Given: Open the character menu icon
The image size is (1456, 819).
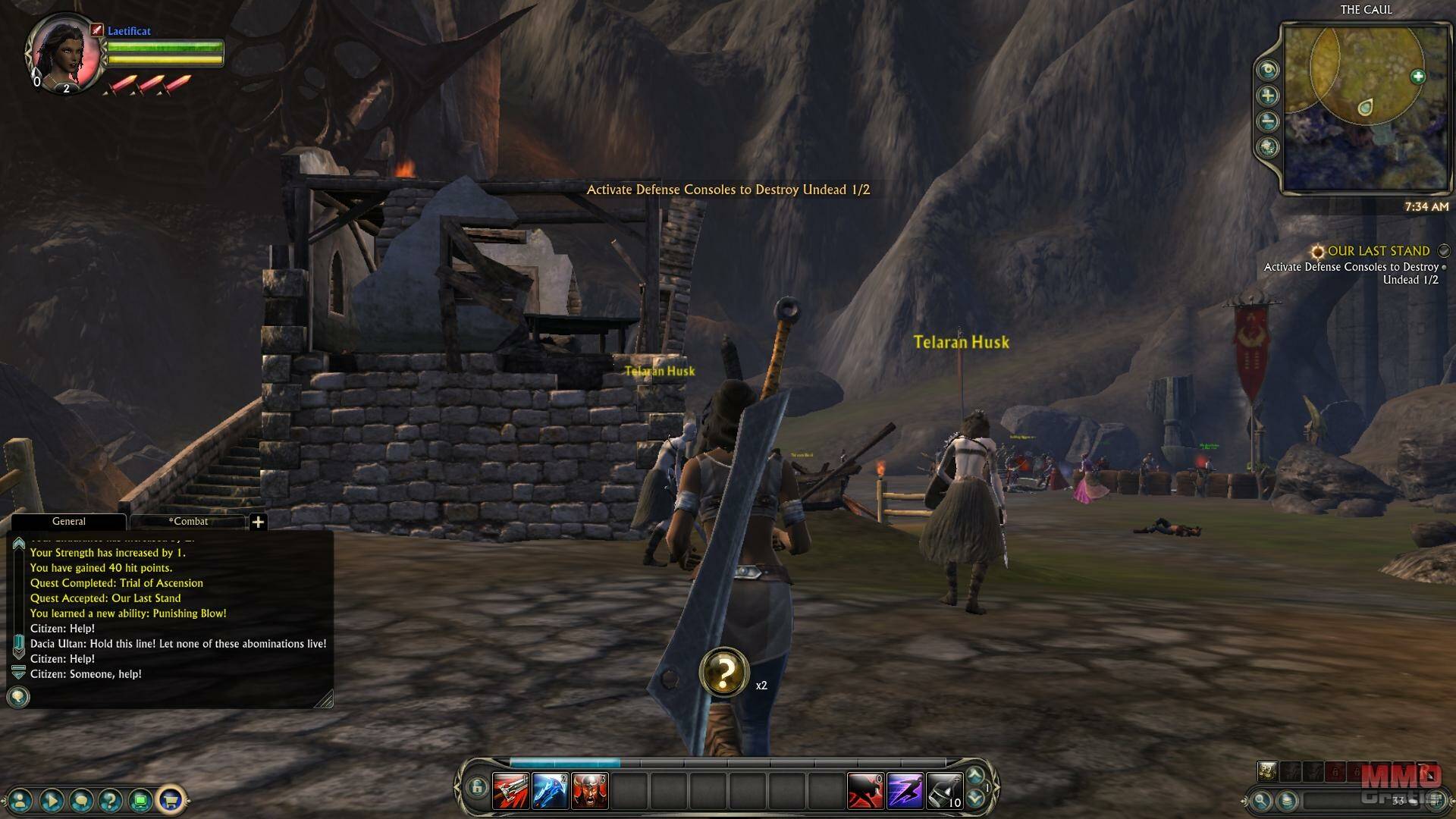Looking at the screenshot, I should pyautogui.click(x=21, y=799).
